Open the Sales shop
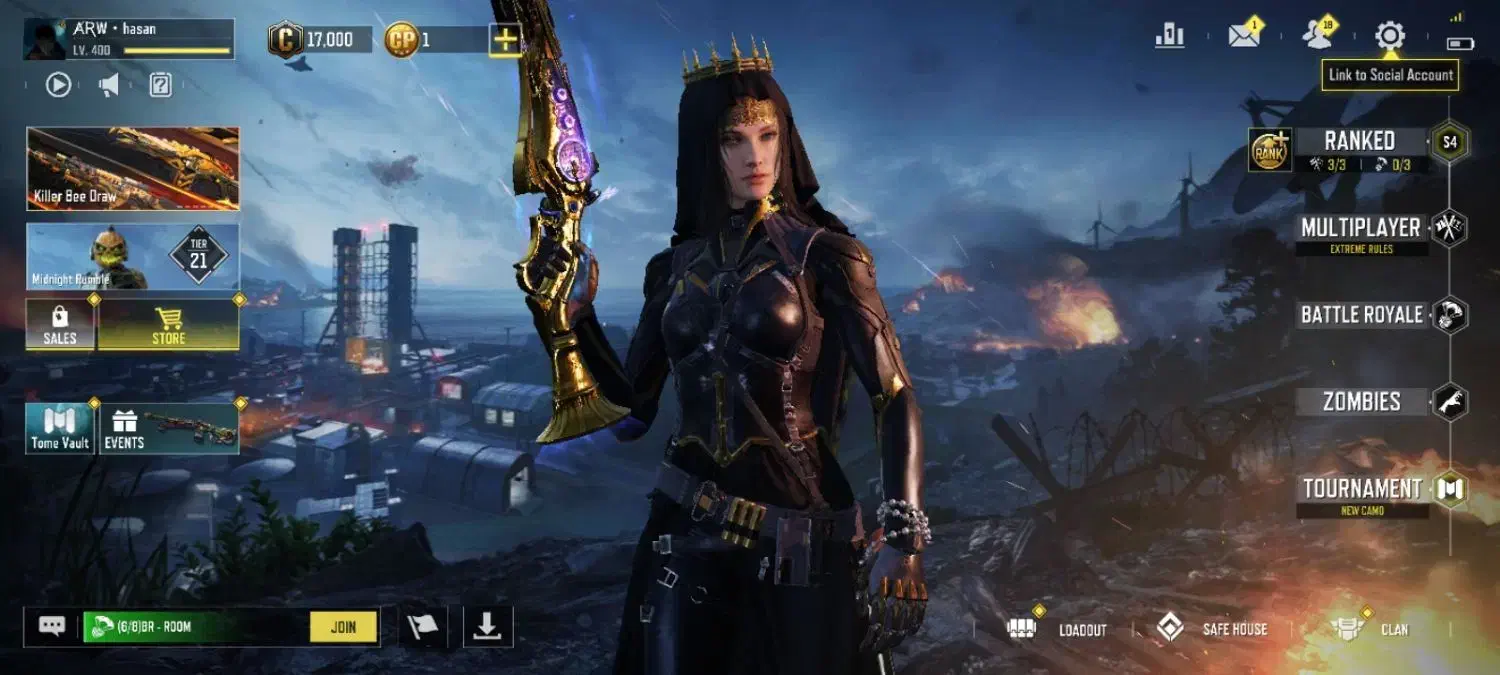Viewport: 1500px width, 675px height. (60, 325)
